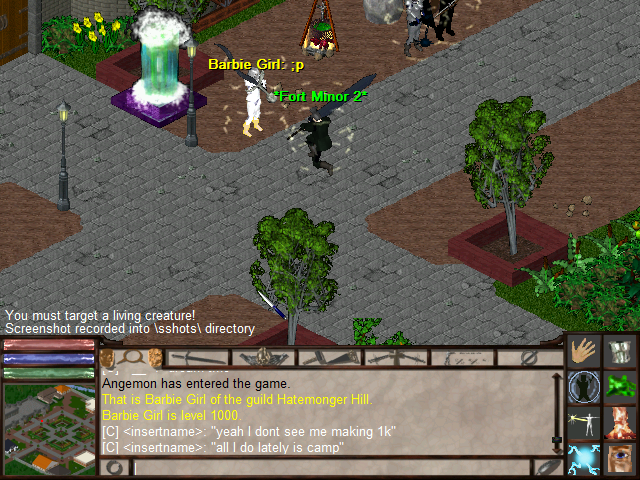
Task: Click the open hand action icon
Action: click(584, 352)
